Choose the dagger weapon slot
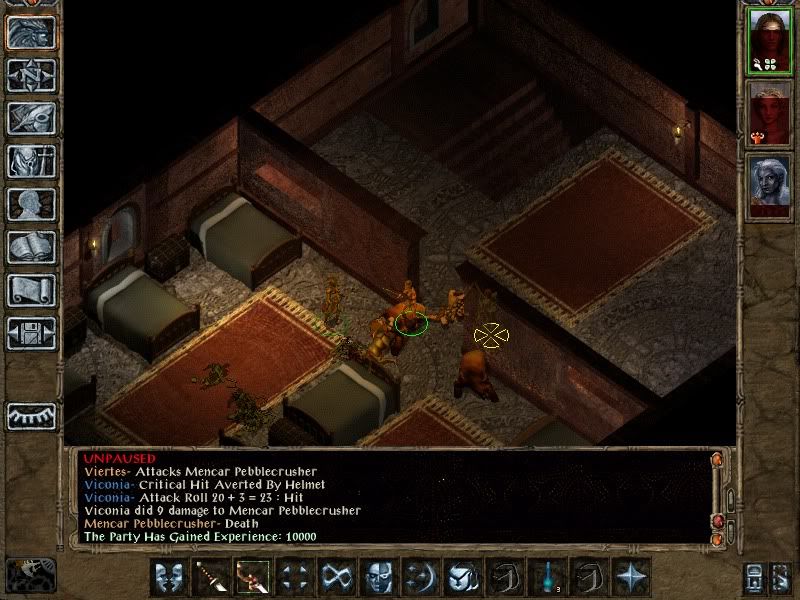Image resolution: width=800 pixels, height=600 pixels. [211, 576]
